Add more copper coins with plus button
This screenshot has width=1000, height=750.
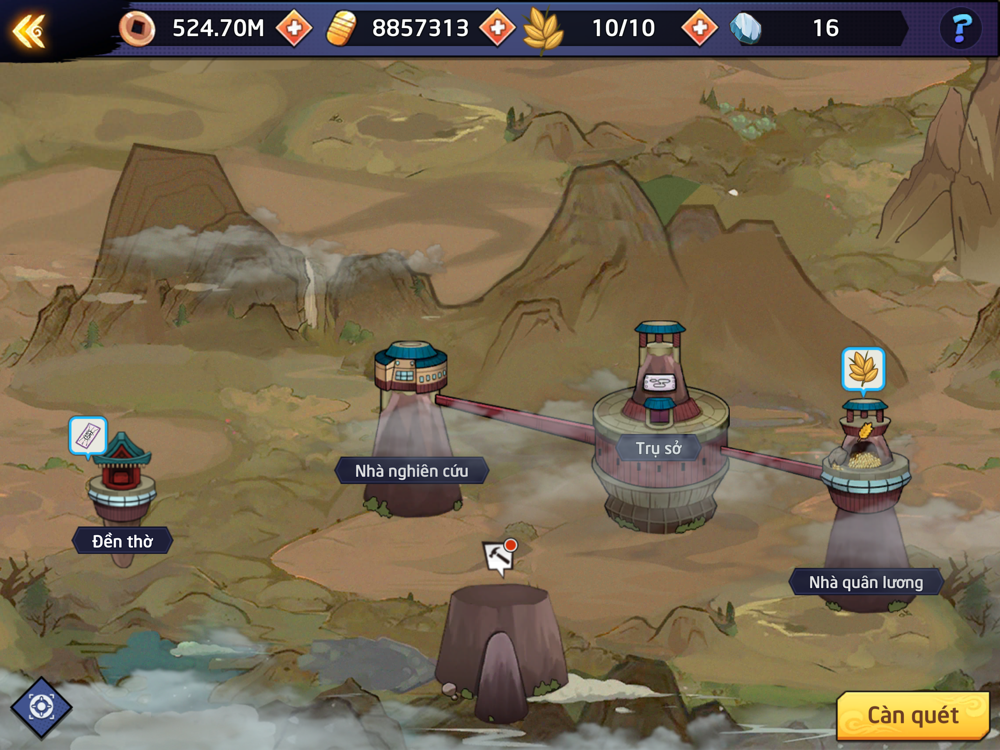[294, 29]
